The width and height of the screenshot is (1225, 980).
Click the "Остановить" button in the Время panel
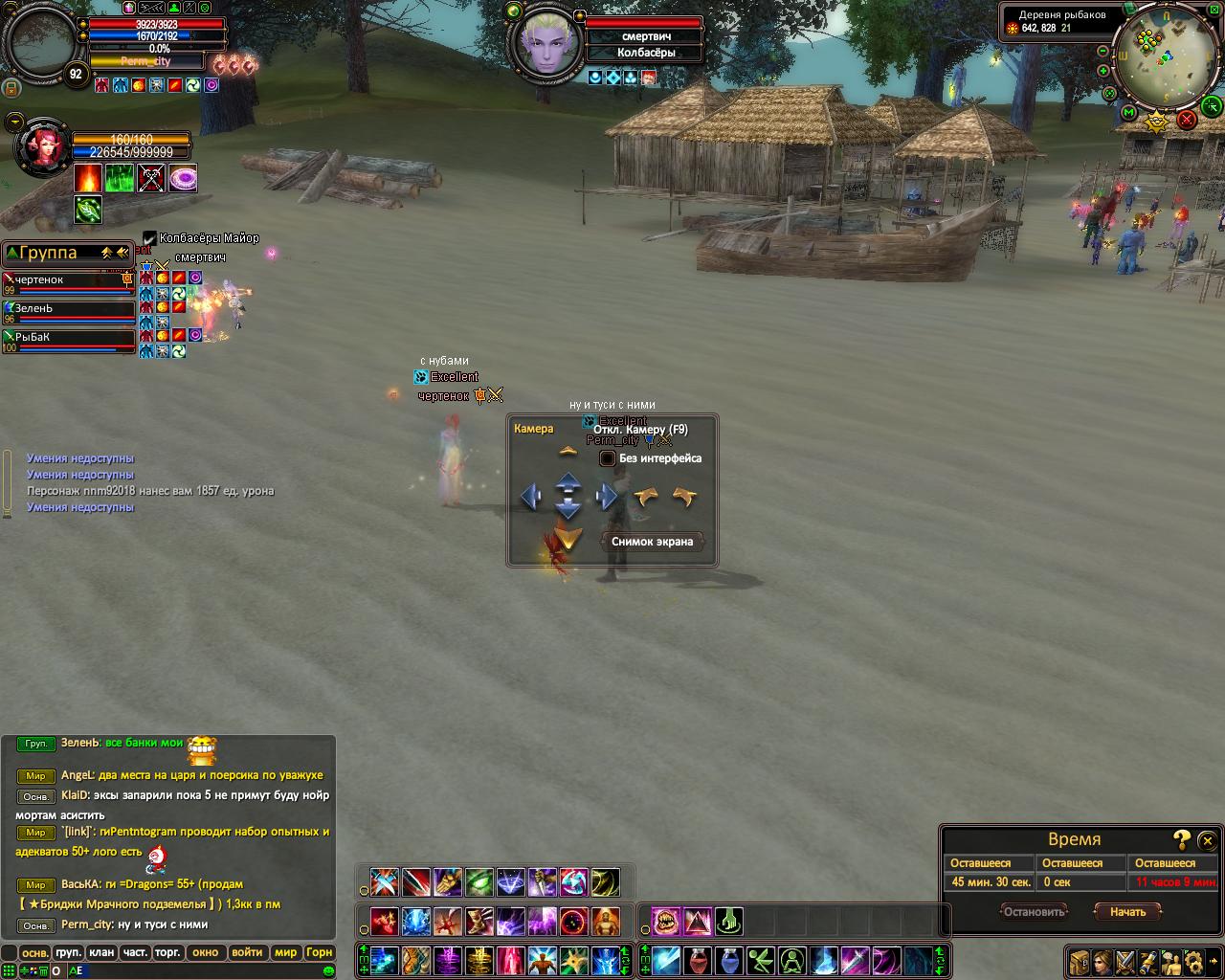(x=1034, y=912)
